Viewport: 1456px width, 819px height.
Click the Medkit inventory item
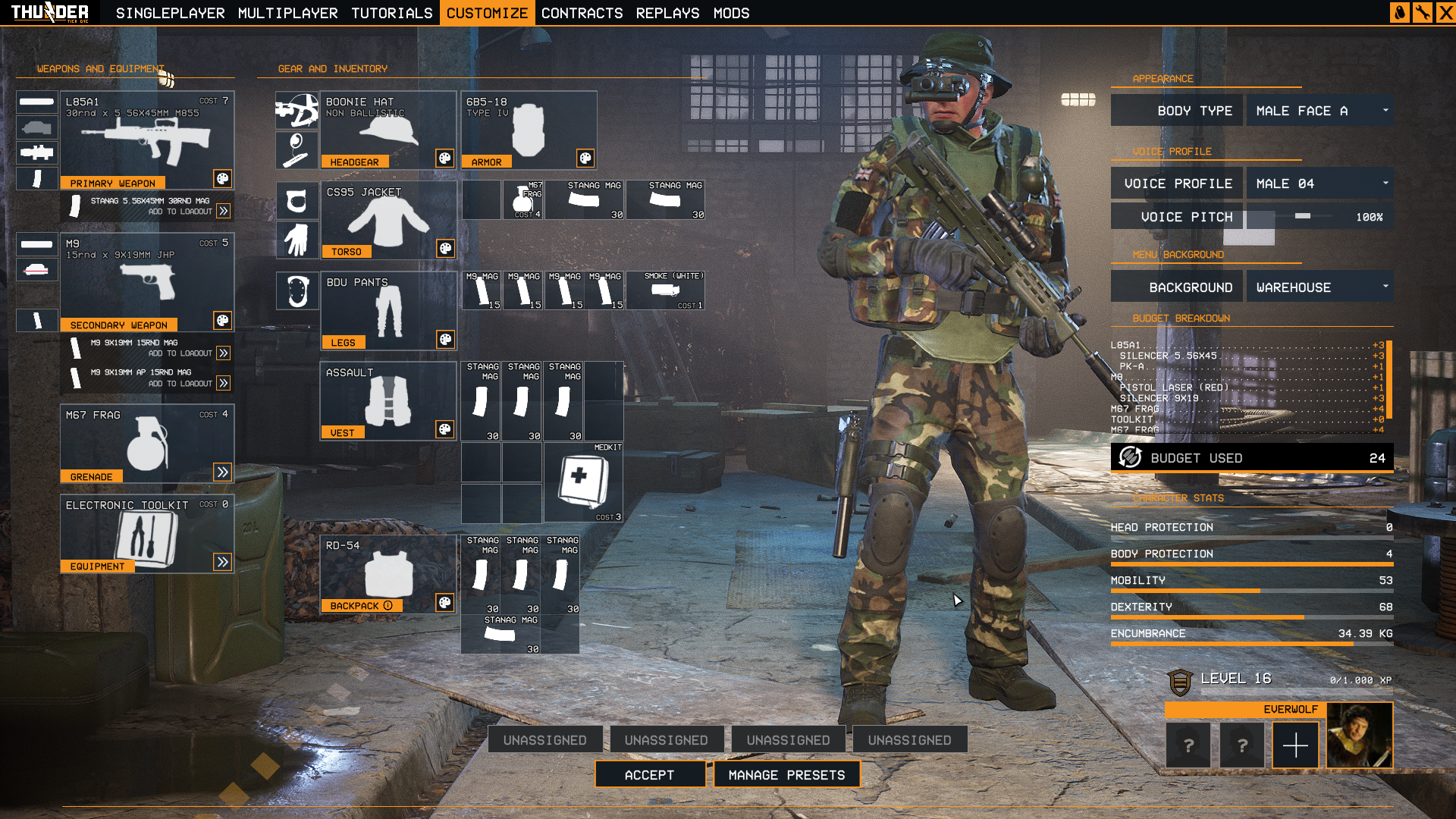click(582, 482)
